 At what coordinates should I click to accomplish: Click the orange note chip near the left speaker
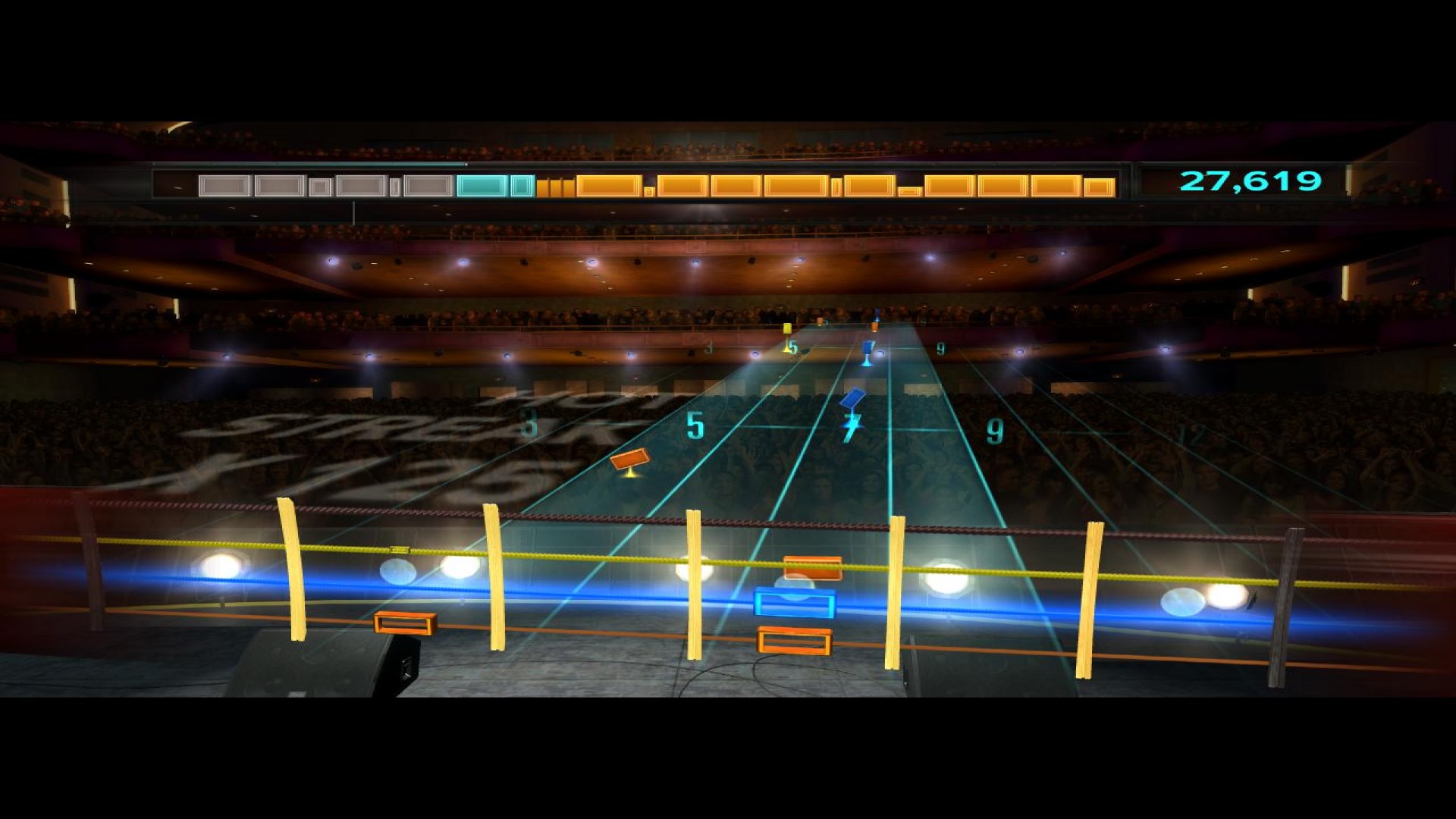click(404, 622)
